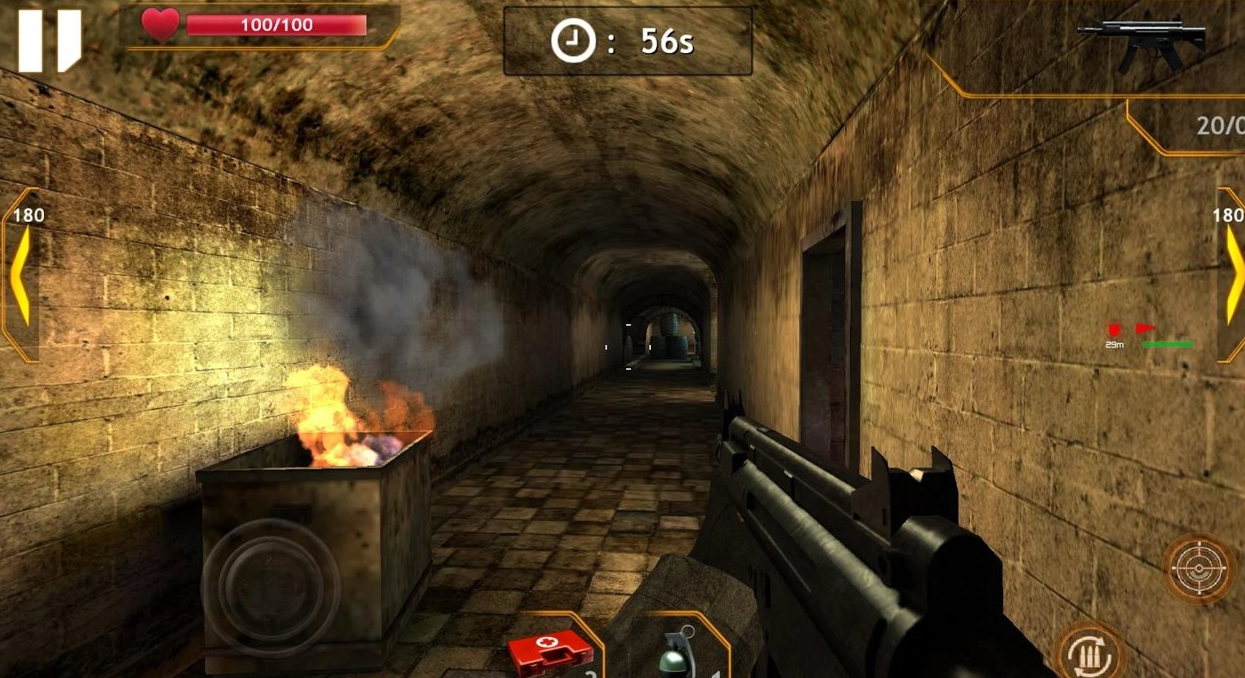Throw a grenade using the grenade icon
Image resolution: width=1245 pixels, height=678 pixels.
point(677,652)
